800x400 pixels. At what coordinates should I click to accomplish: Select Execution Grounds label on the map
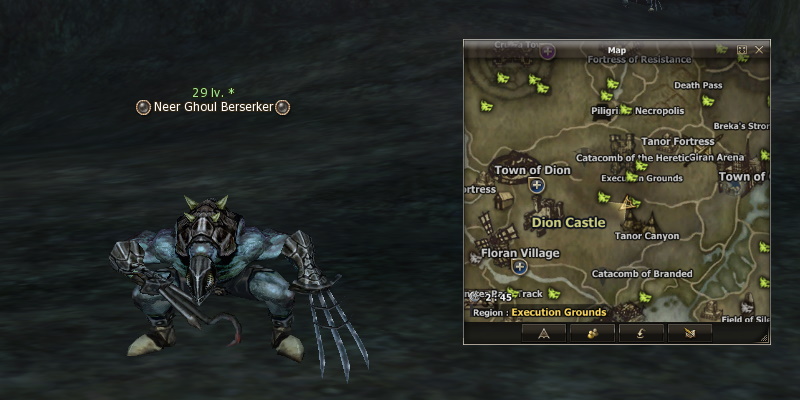(641, 178)
